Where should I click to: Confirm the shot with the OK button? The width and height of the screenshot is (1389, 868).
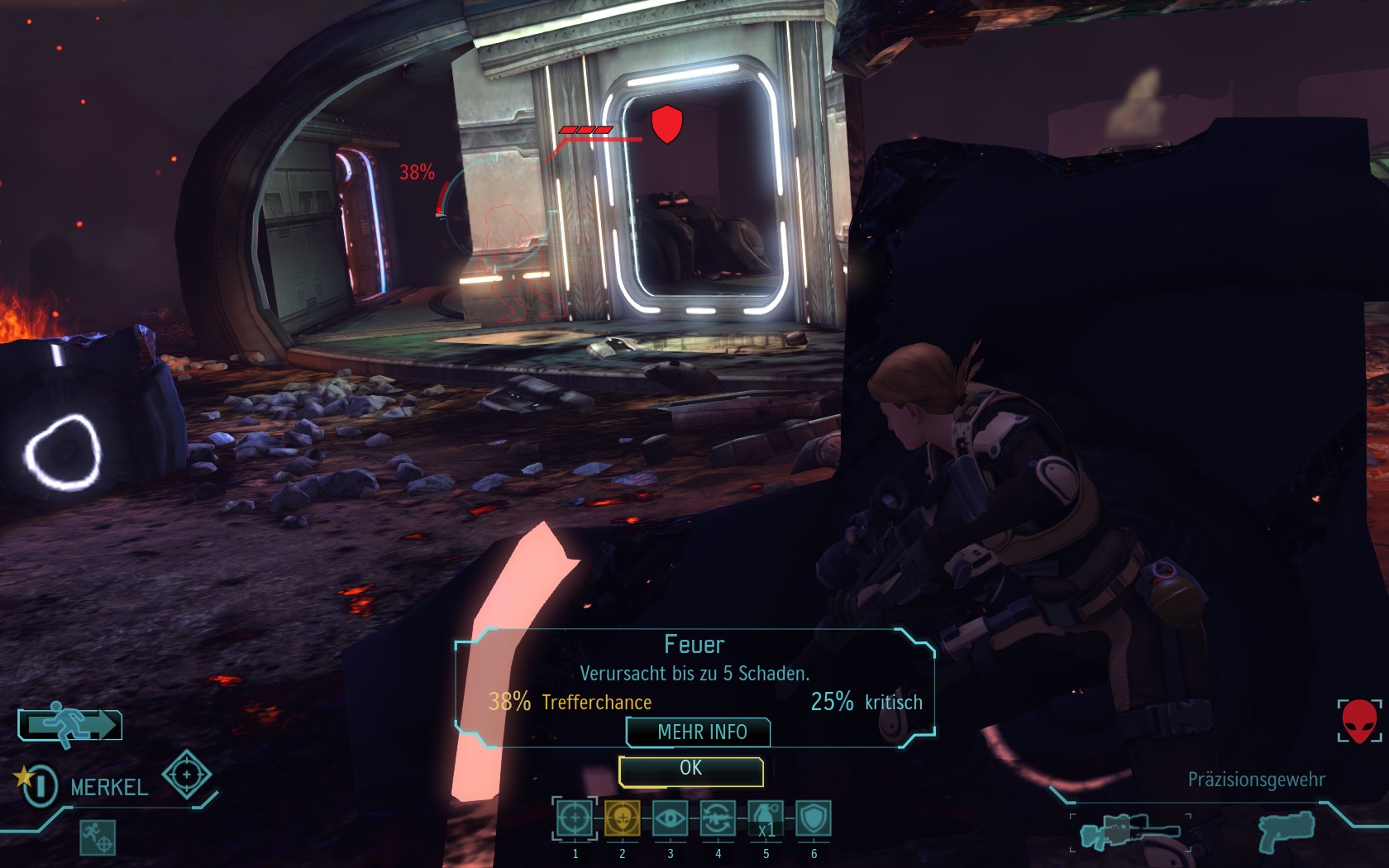(x=690, y=770)
